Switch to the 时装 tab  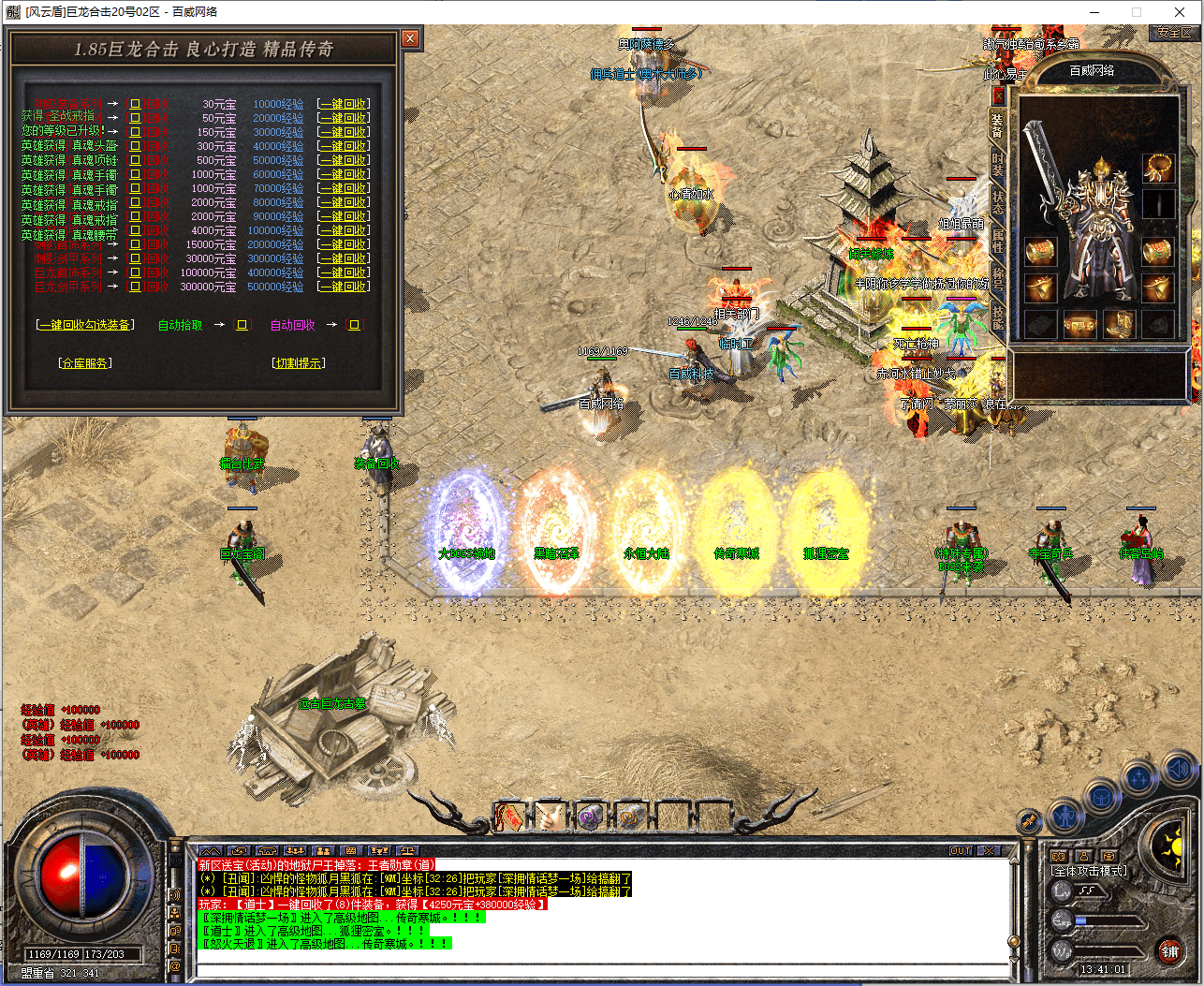tap(998, 164)
